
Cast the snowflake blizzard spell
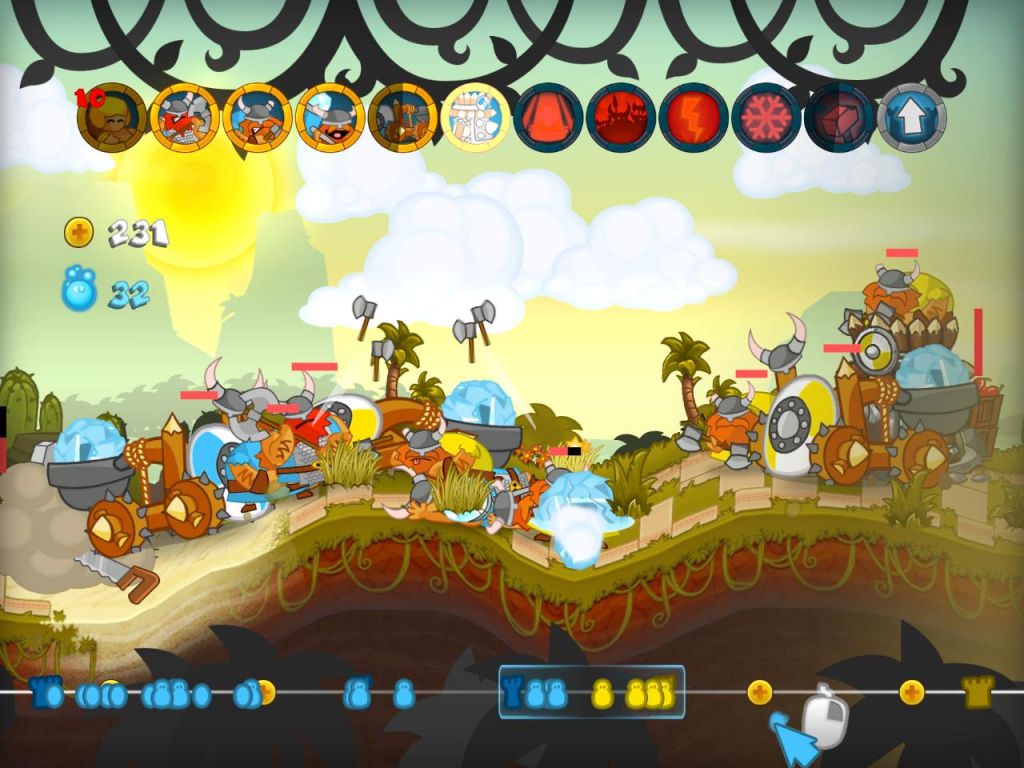pyautogui.click(x=766, y=117)
